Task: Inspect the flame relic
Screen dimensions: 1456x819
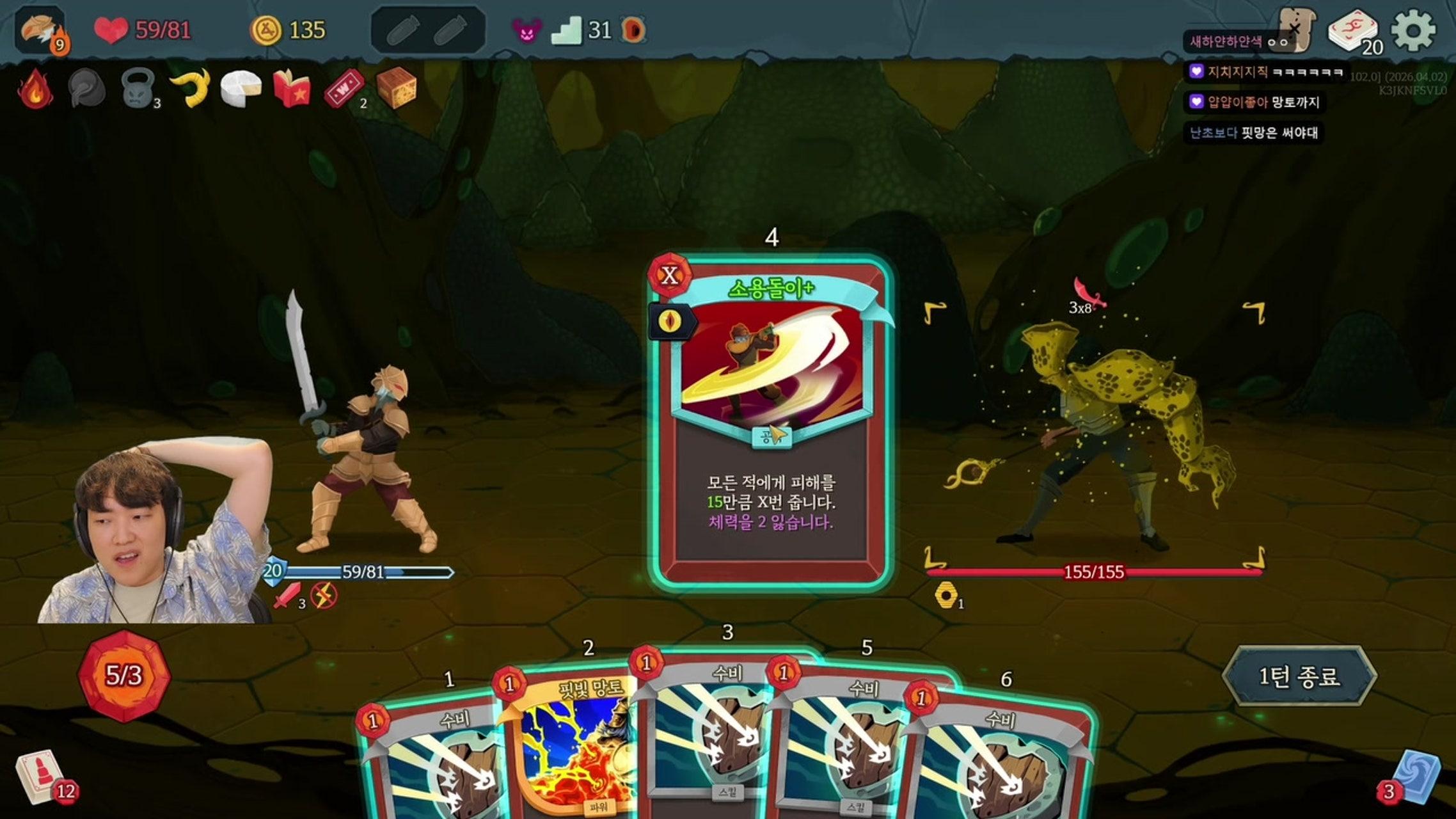Action: (35, 88)
